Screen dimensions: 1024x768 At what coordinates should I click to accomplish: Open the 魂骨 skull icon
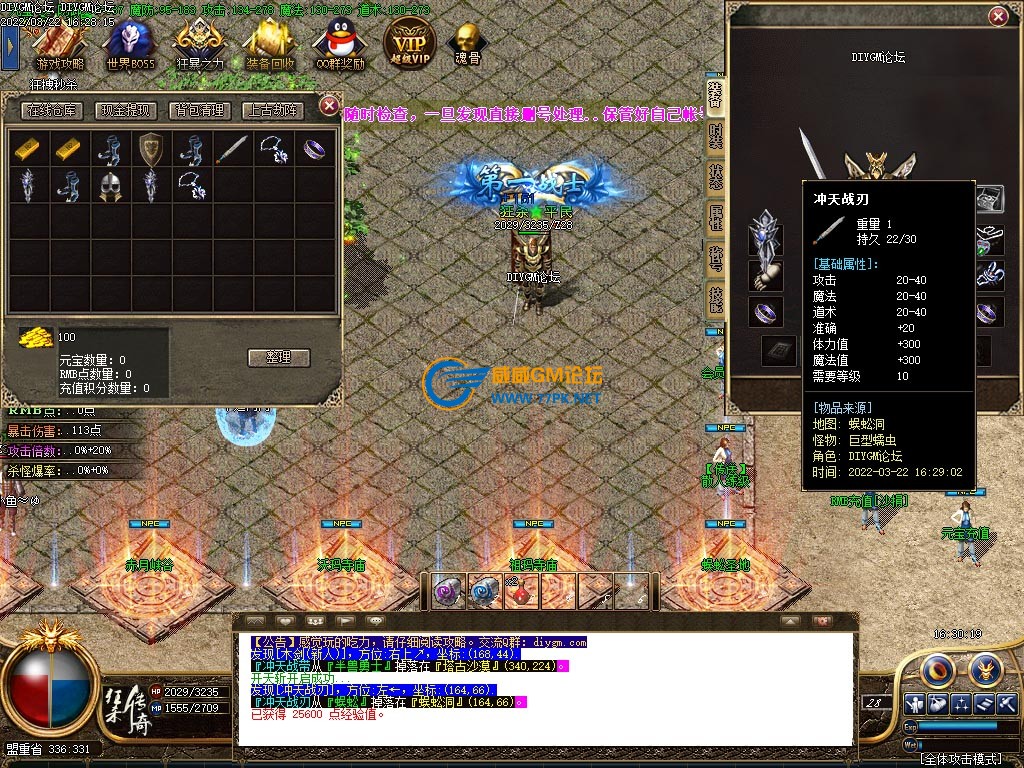pos(467,45)
